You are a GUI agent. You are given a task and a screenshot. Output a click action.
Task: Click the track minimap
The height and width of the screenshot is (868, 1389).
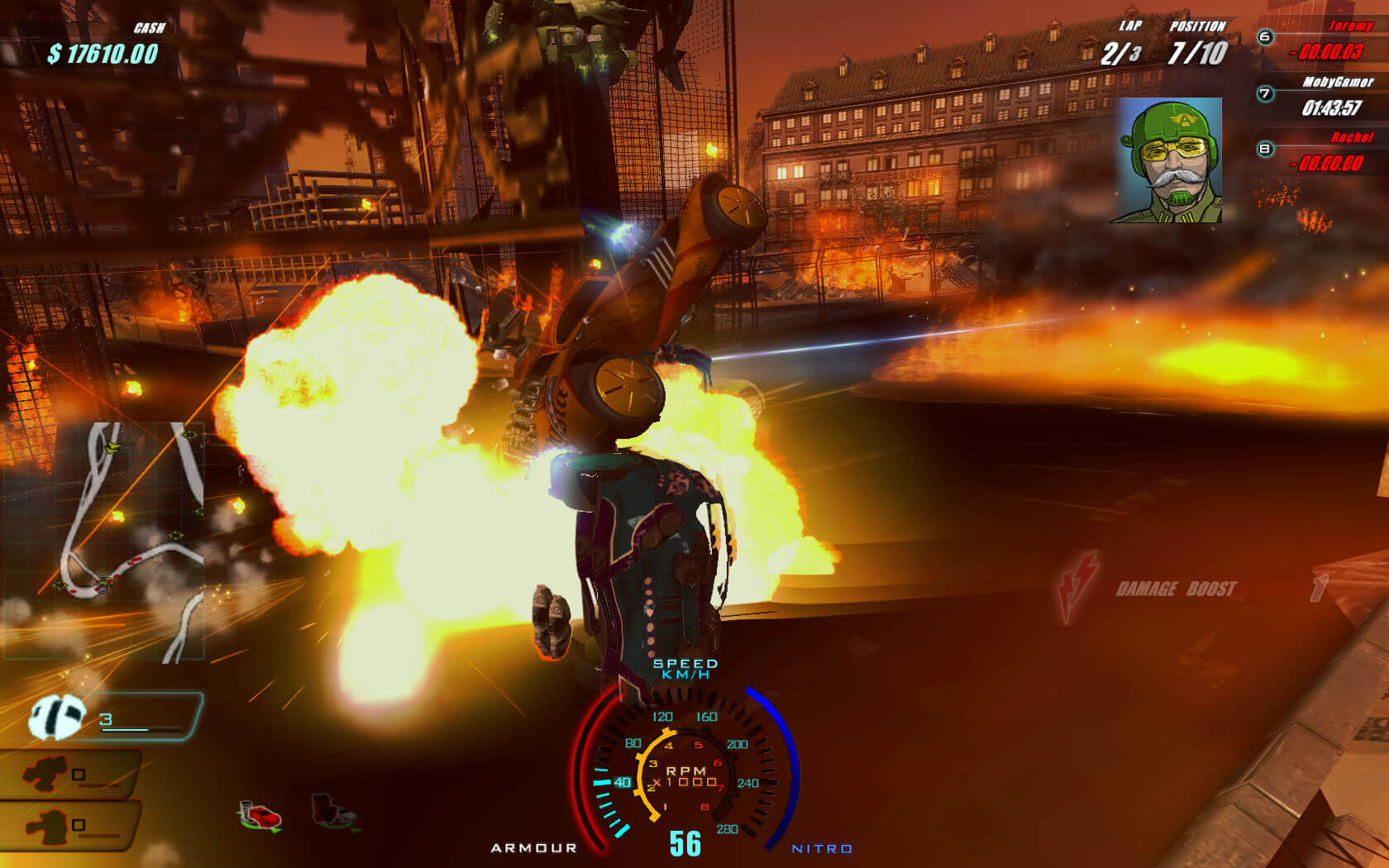tap(105, 541)
